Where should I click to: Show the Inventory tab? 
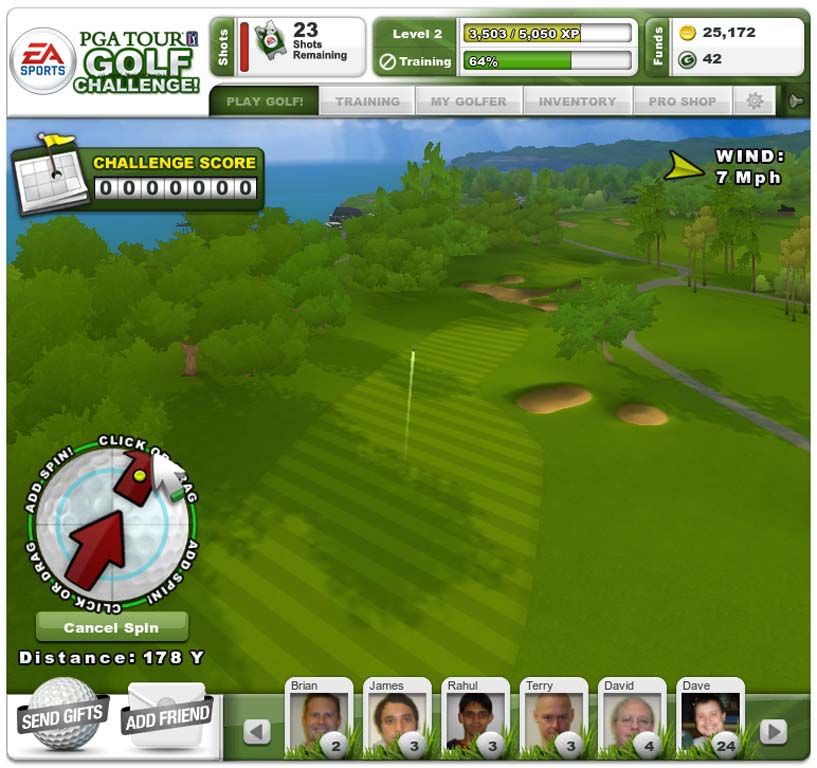tap(577, 101)
